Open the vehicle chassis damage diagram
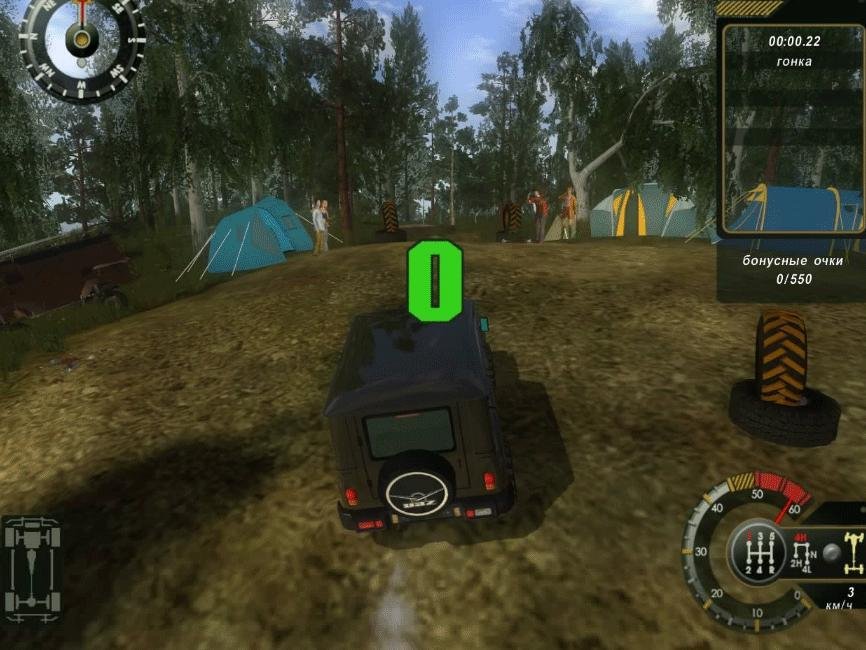Image resolution: width=866 pixels, height=650 pixels. click(x=33, y=567)
